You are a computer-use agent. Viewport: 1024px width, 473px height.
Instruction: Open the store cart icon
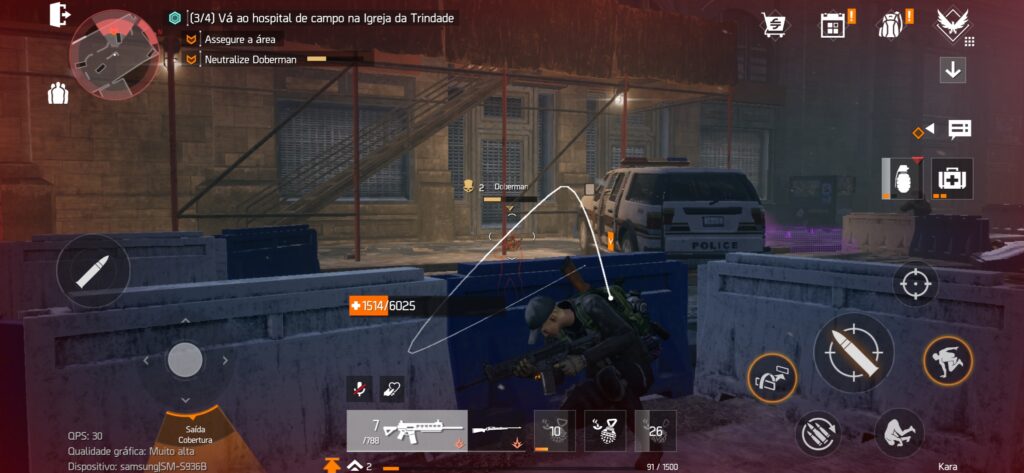coord(773,25)
